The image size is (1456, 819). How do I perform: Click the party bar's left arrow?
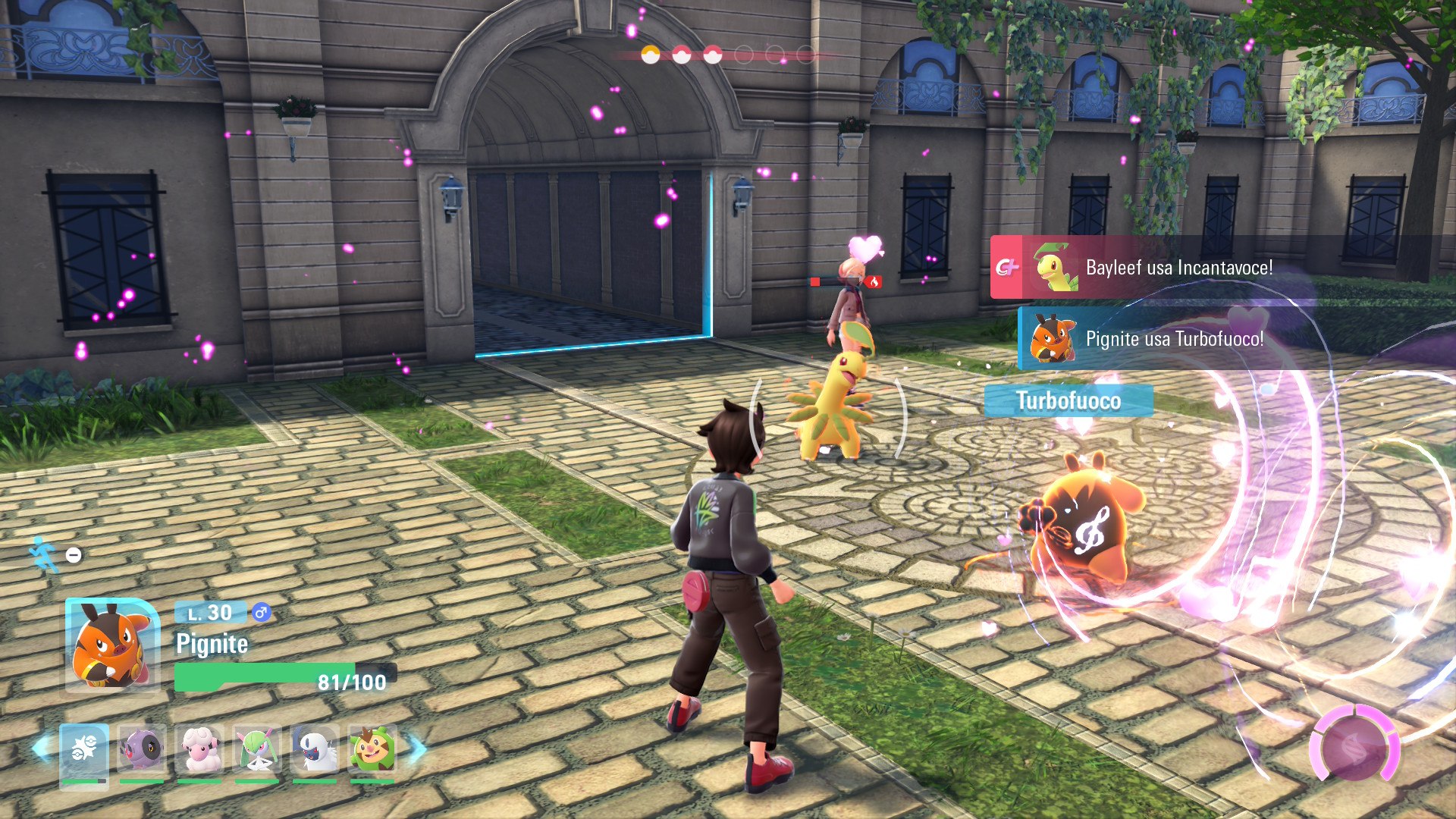[41, 748]
